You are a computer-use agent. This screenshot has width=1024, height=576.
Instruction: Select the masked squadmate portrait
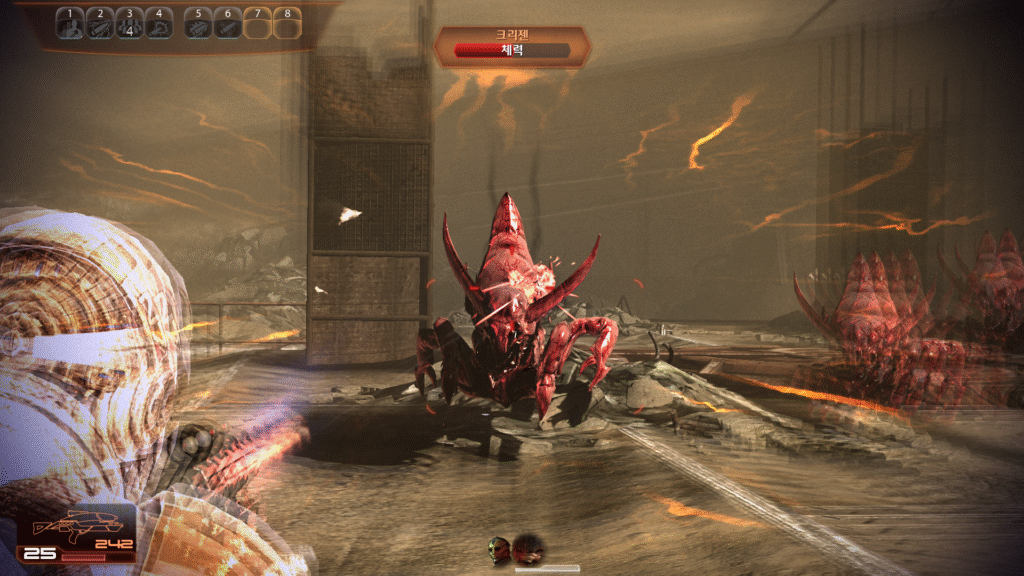point(499,547)
